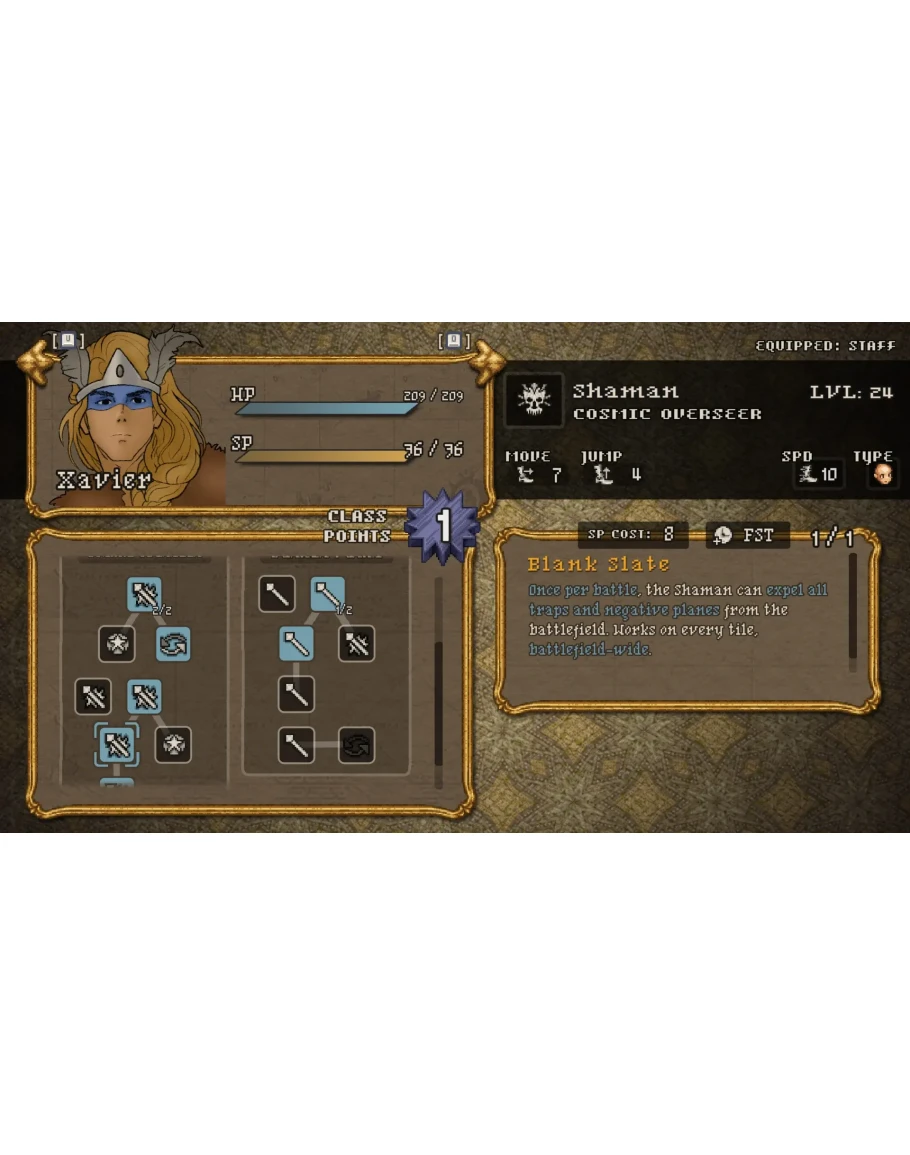Select the top left-tree skill marked 2/2
The height and width of the screenshot is (1155, 910).
point(145,595)
